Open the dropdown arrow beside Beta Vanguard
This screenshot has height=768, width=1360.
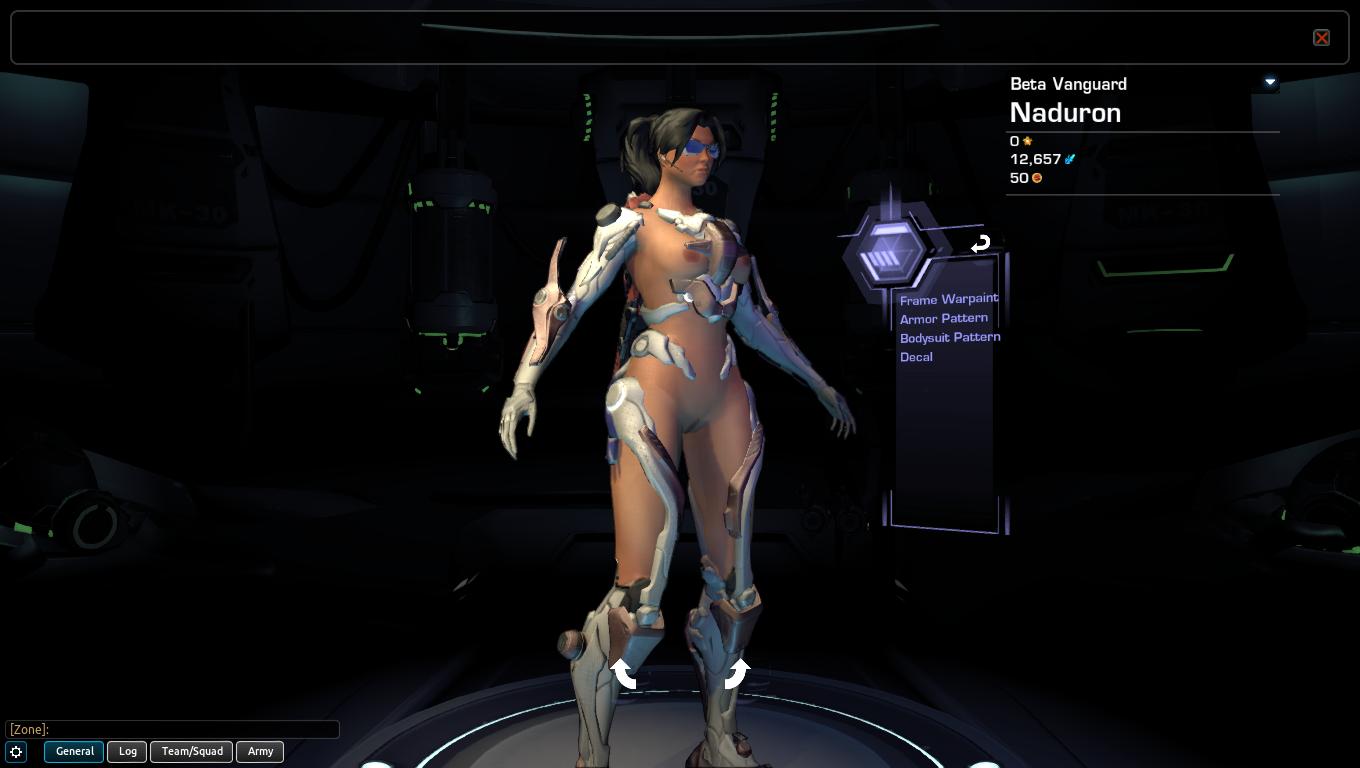pos(1270,82)
